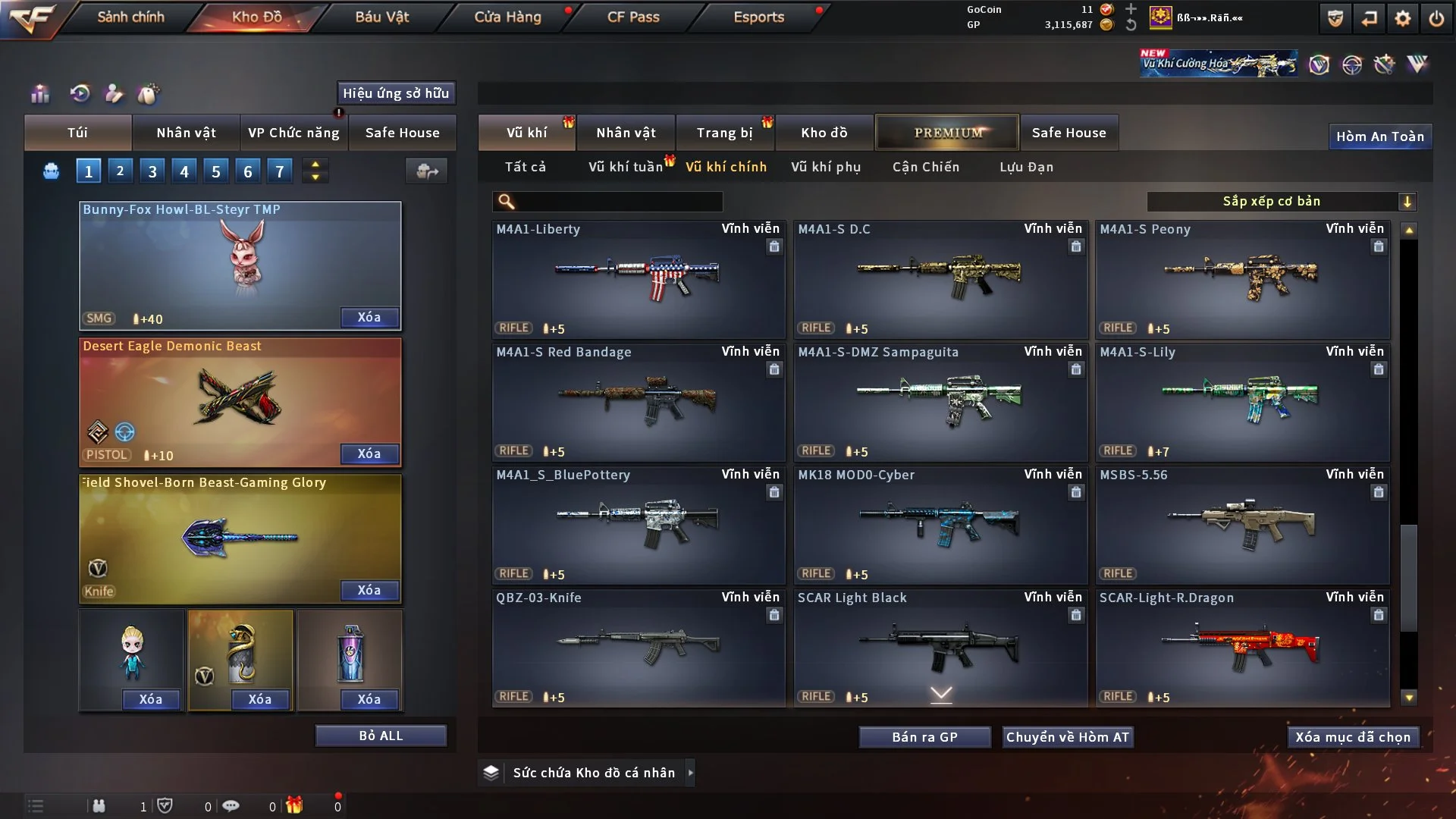Click the power exit button
The height and width of the screenshot is (819, 1456).
click(1436, 18)
